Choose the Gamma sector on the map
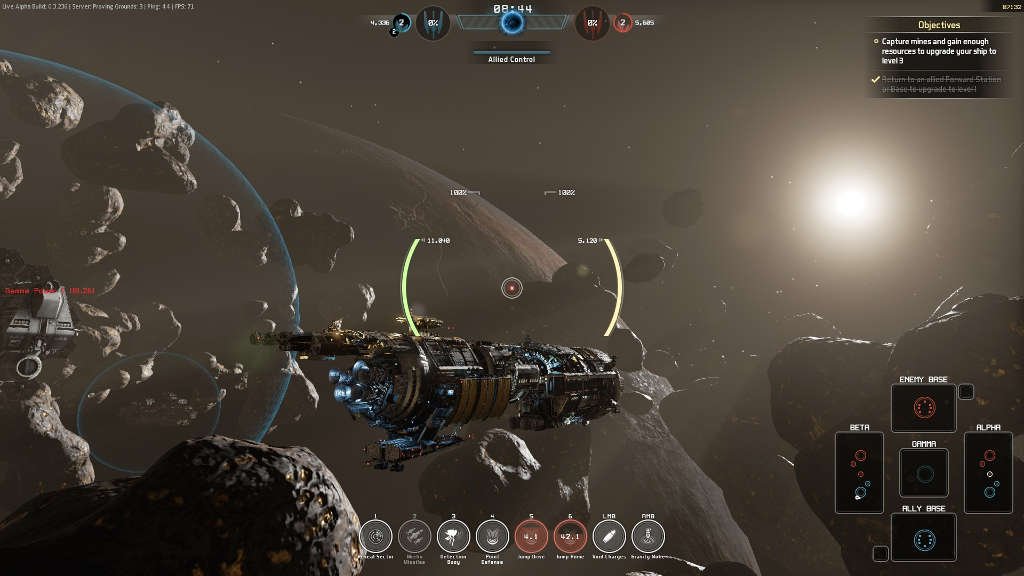This screenshot has height=576, width=1024. [923, 472]
